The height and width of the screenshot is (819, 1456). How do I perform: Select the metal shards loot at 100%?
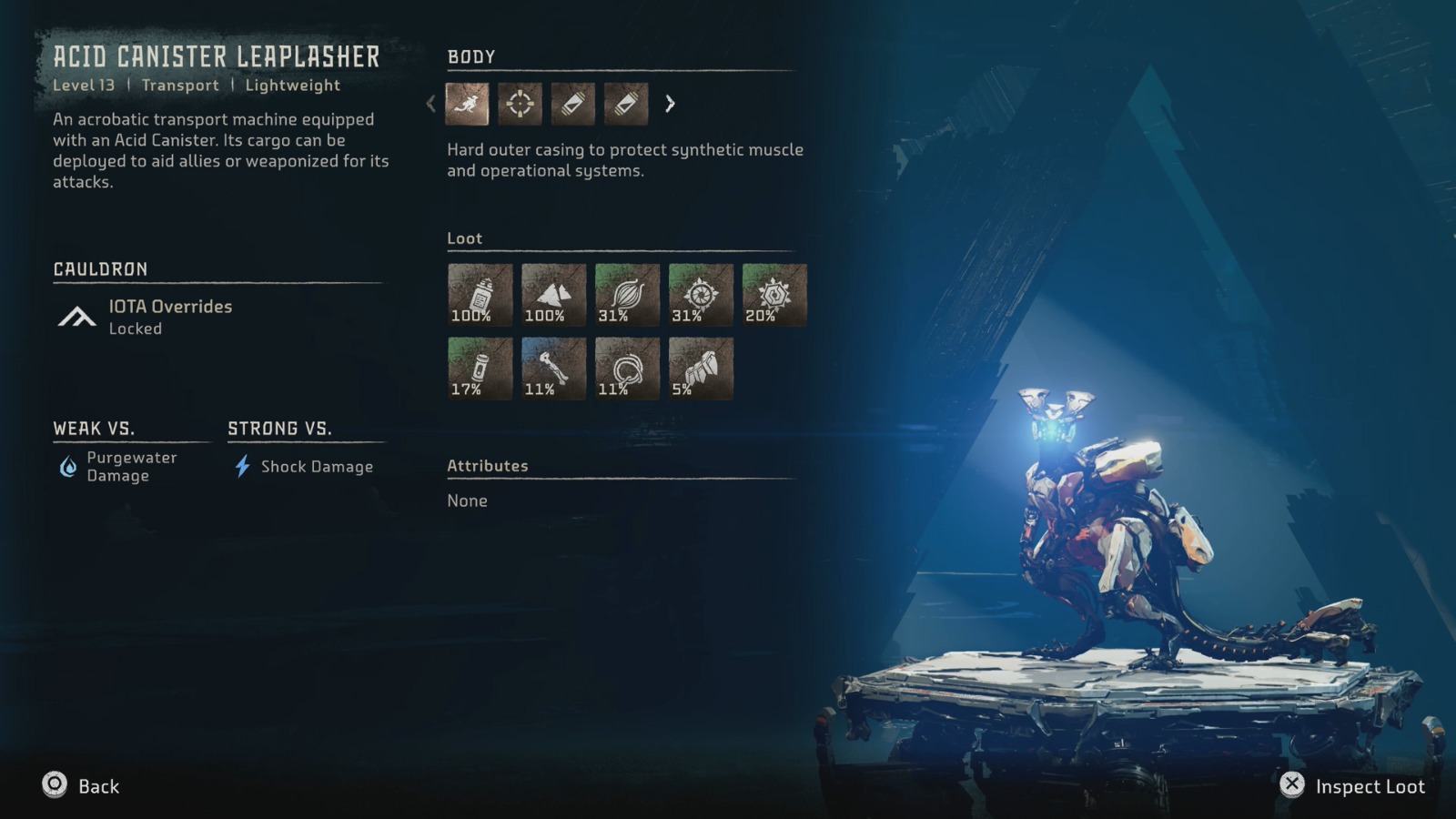[x=553, y=295]
